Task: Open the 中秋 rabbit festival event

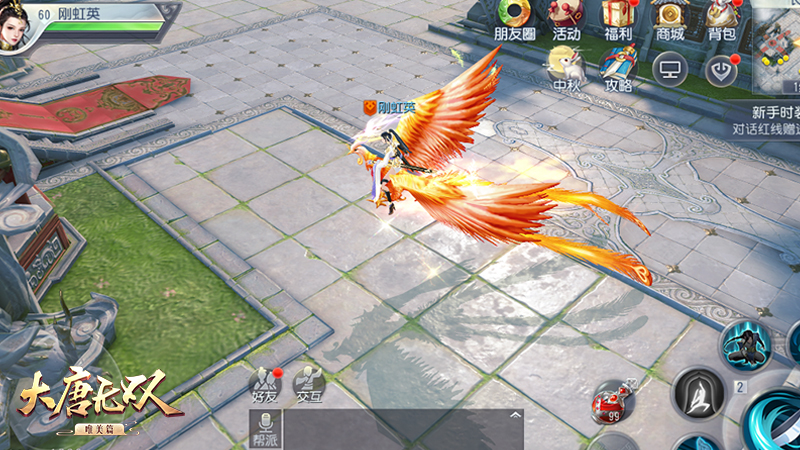Action: pos(566,68)
